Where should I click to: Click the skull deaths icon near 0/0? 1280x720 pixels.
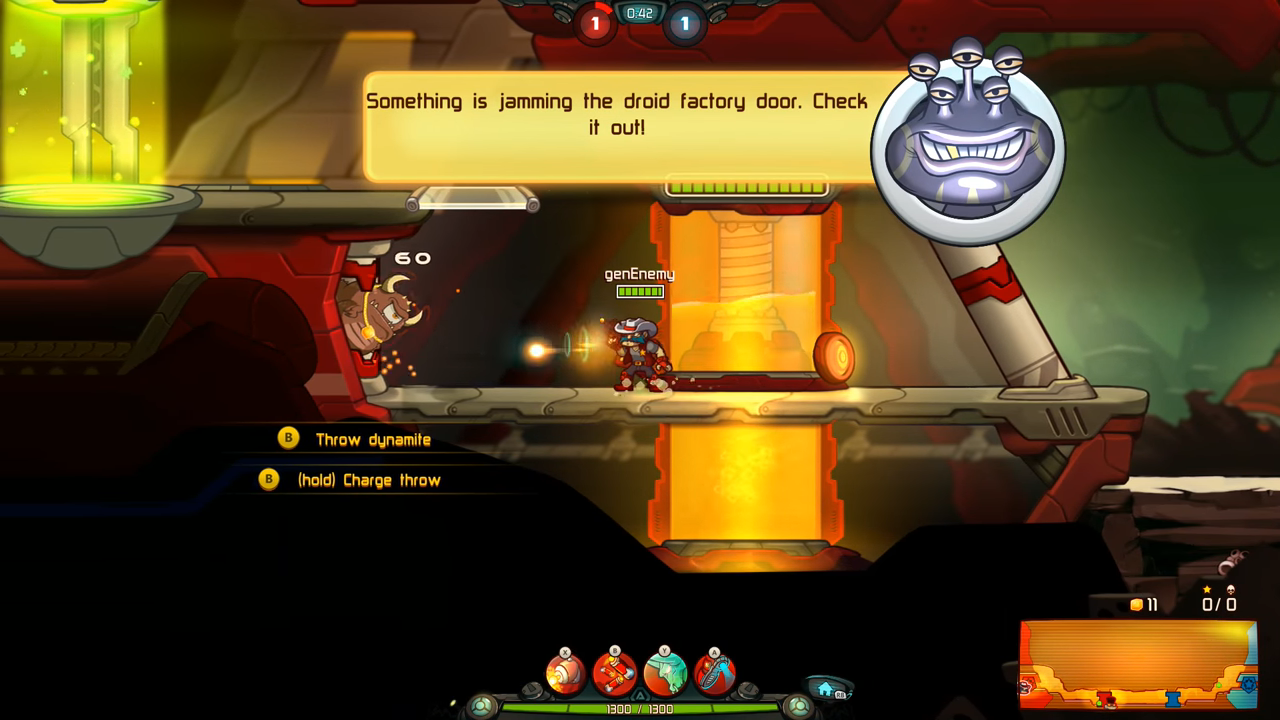click(1231, 589)
